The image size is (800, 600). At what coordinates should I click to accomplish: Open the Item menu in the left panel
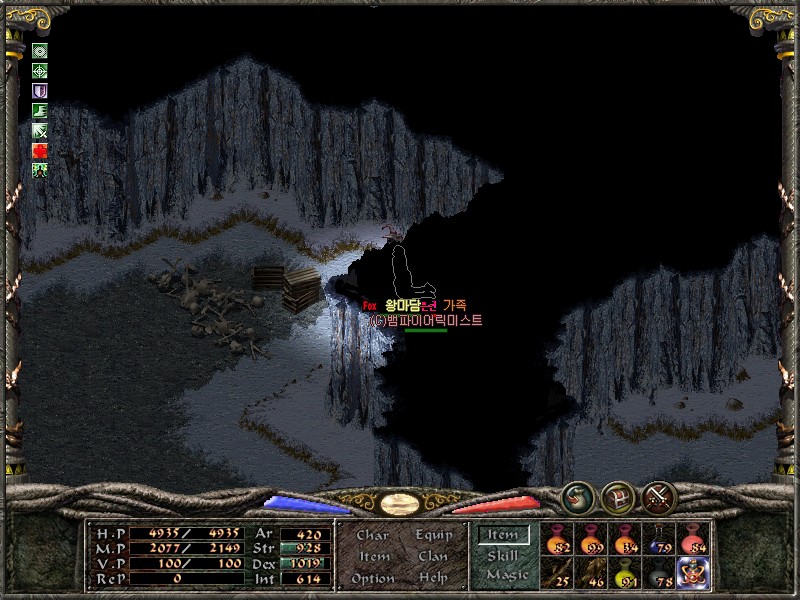click(374, 556)
